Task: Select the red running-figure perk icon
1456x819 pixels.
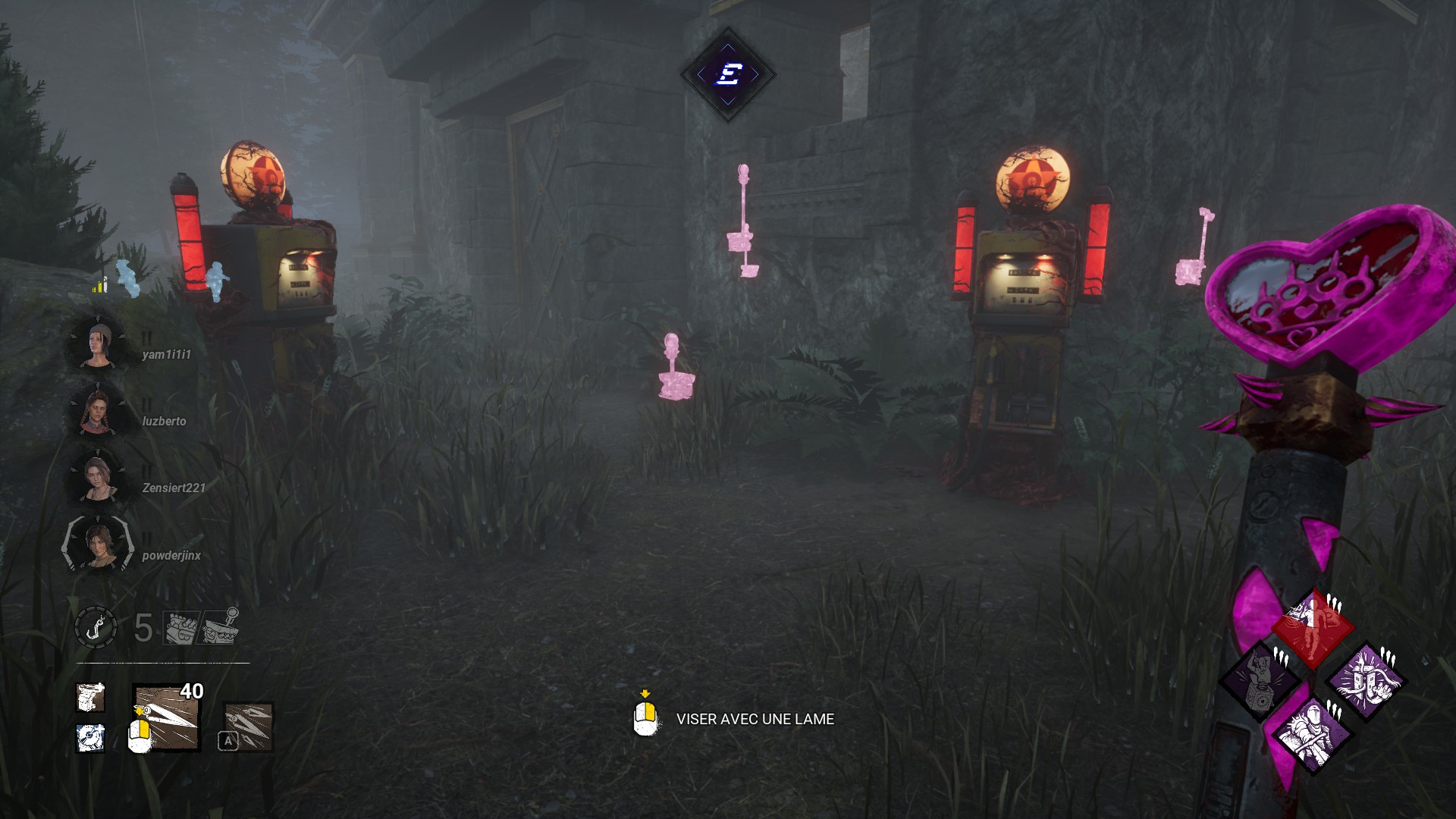Action: coord(1312,628)
